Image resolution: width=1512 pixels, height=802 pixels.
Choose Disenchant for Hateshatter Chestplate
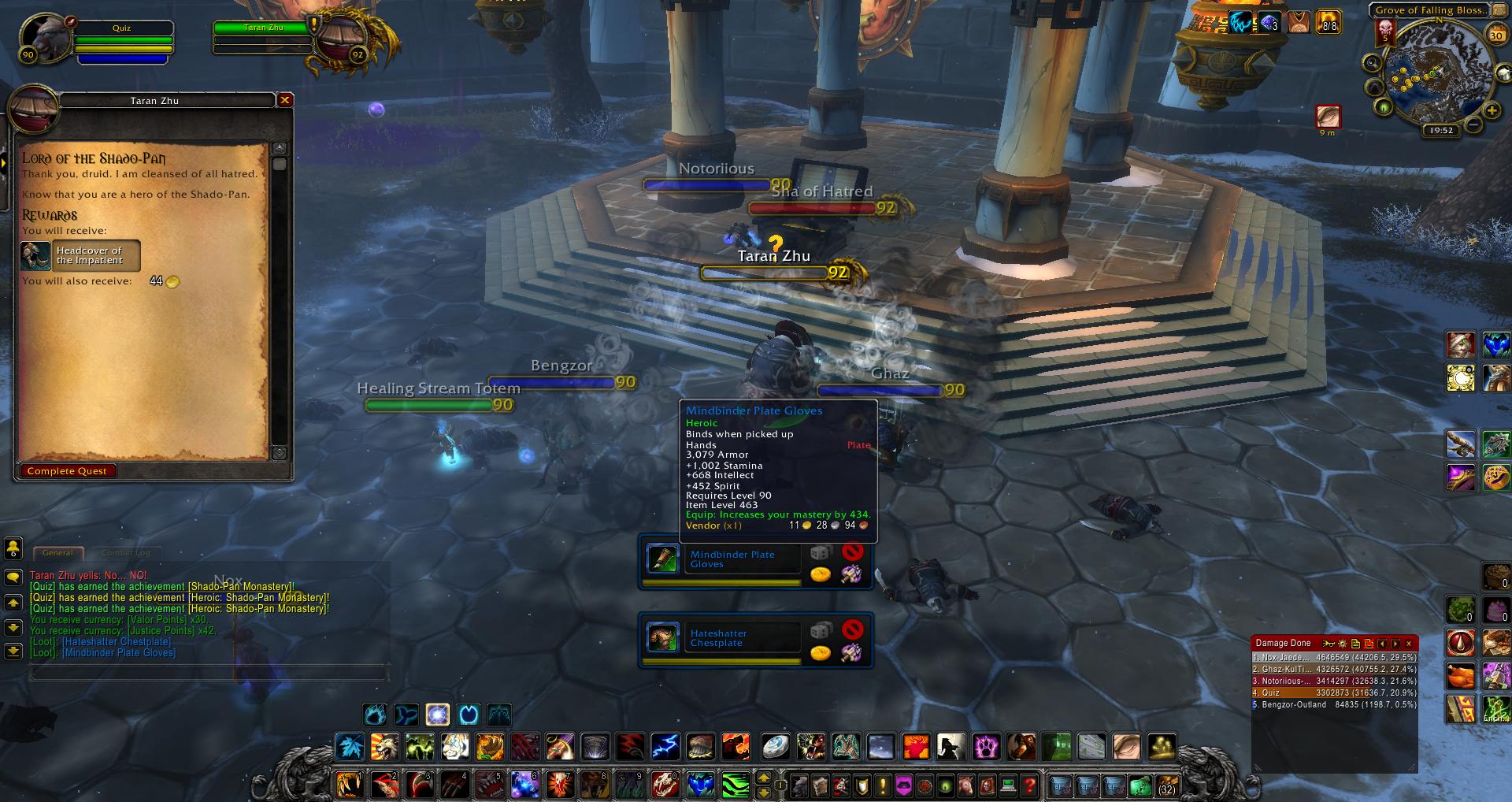point(850,653)
